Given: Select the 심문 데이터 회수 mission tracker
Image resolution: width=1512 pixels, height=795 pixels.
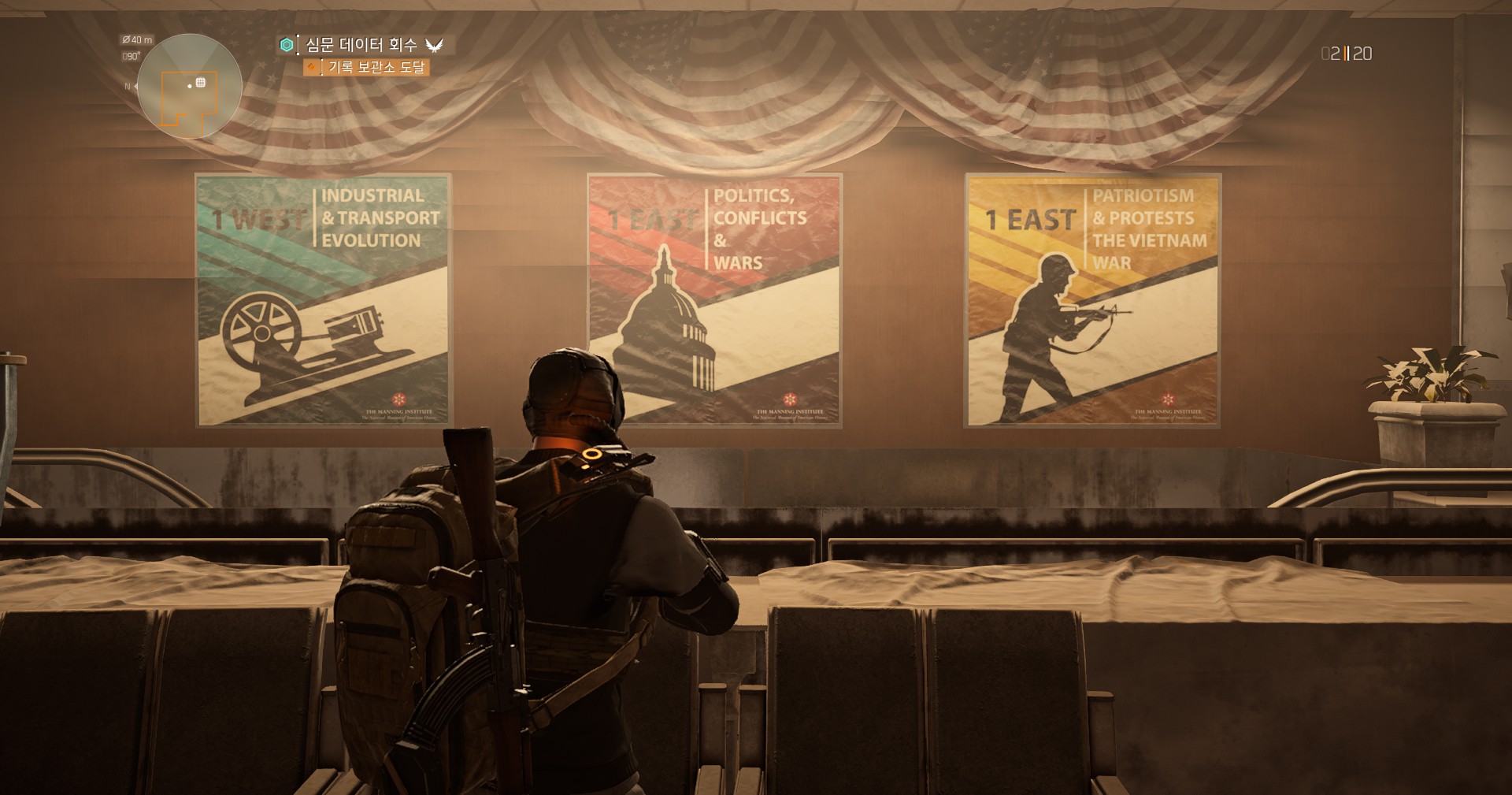Looking at the screenshot, I should tap(361, 45).
